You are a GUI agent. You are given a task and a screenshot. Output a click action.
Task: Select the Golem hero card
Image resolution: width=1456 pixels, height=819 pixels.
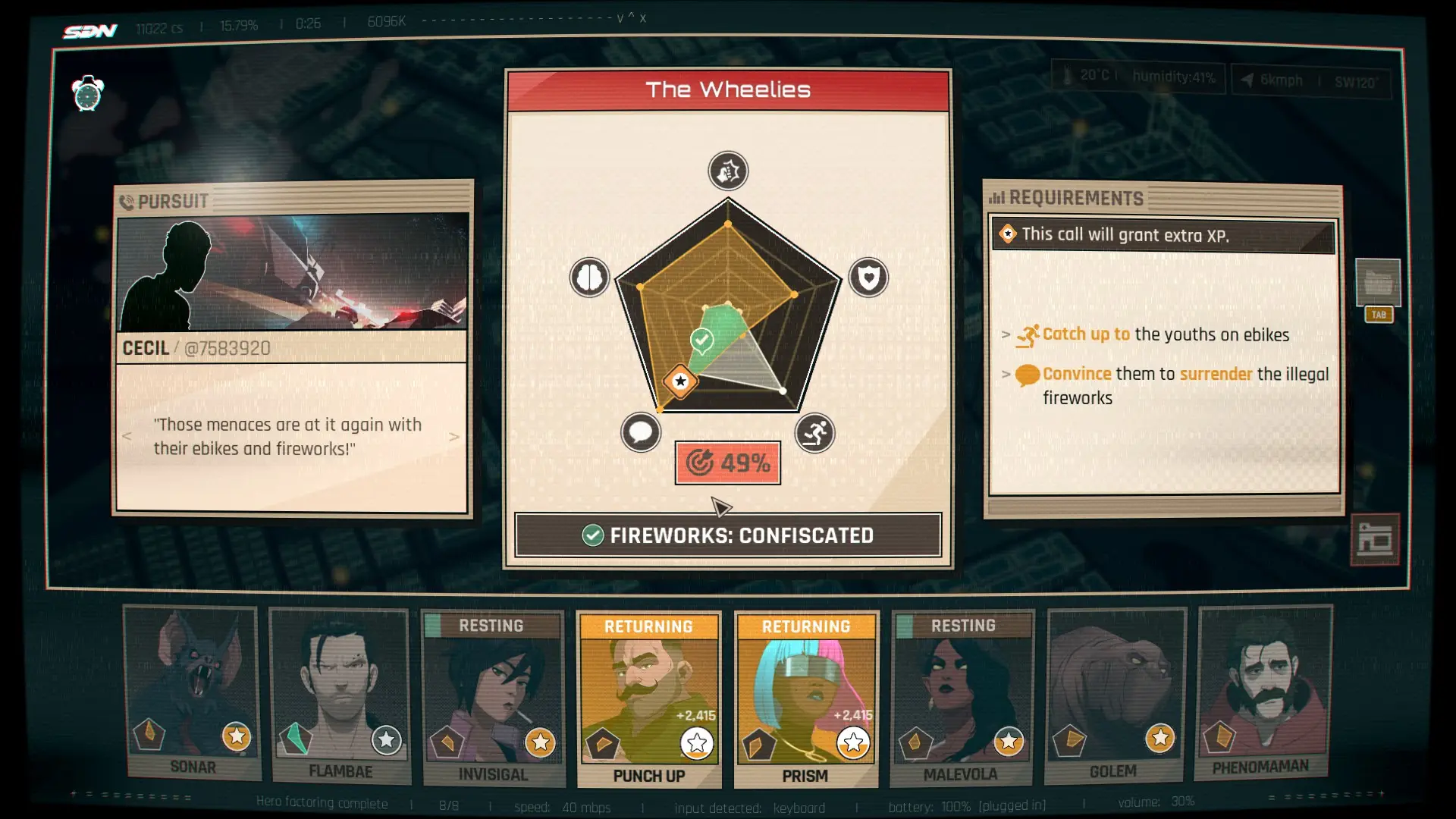click(x=1114, y=695)
